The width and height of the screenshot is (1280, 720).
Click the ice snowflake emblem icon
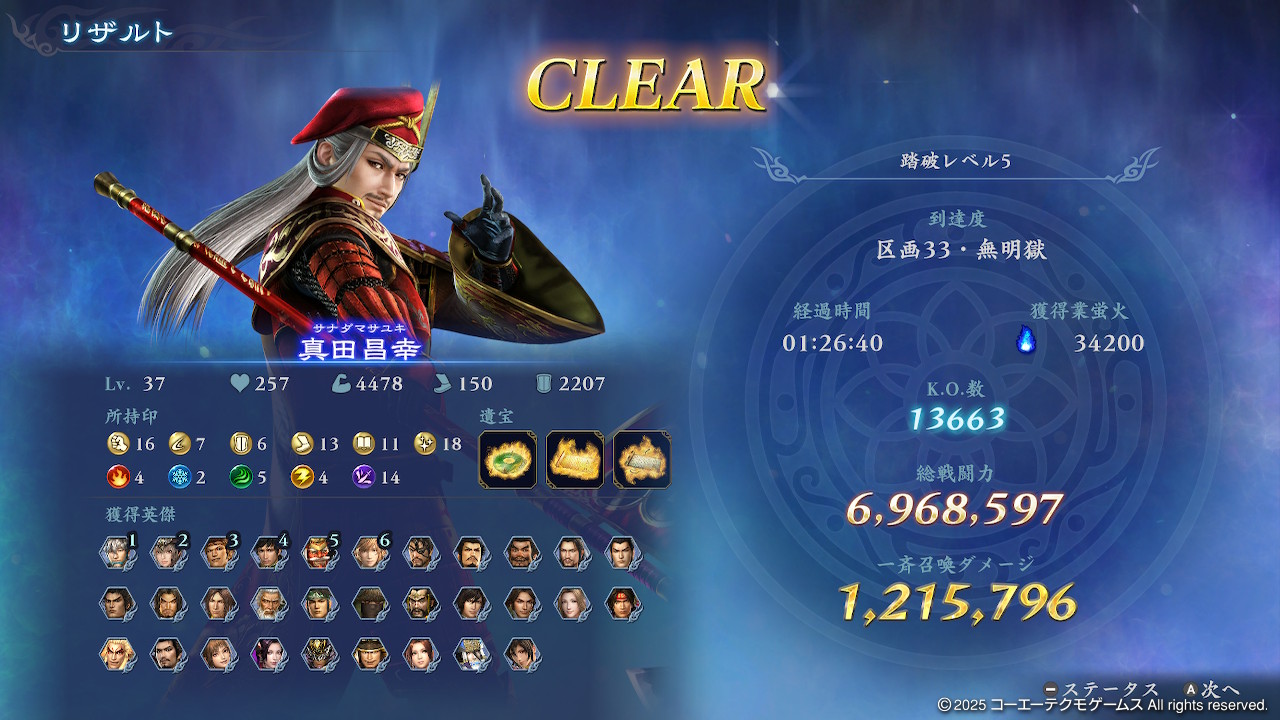point(180,477)
